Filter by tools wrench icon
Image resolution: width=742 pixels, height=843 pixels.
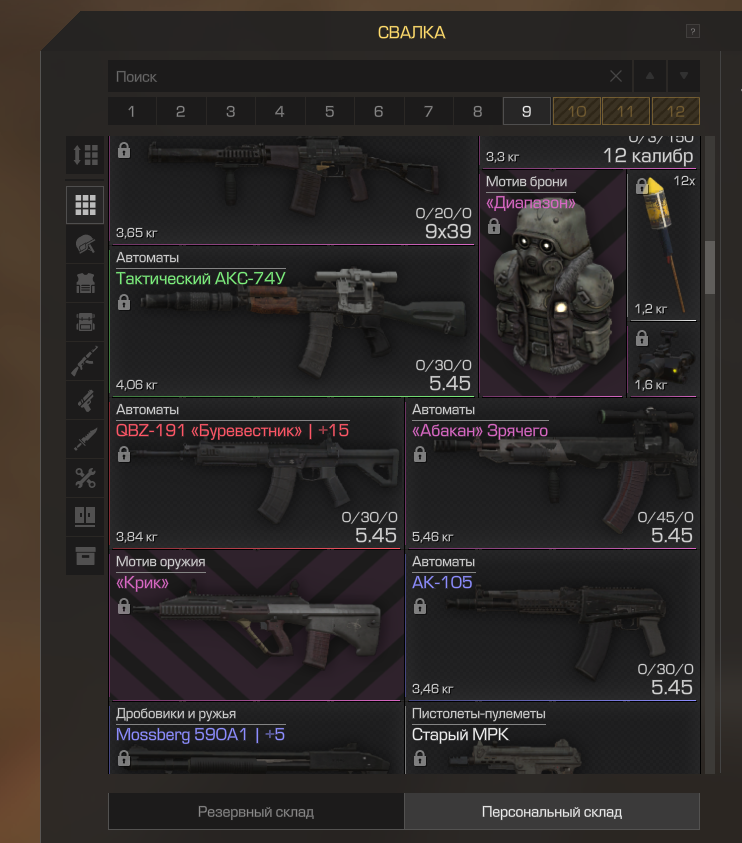85,478
